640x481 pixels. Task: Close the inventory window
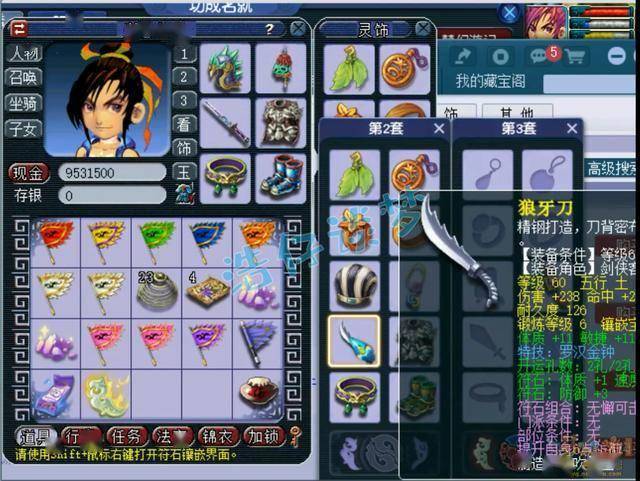click(x=298, y=29)
